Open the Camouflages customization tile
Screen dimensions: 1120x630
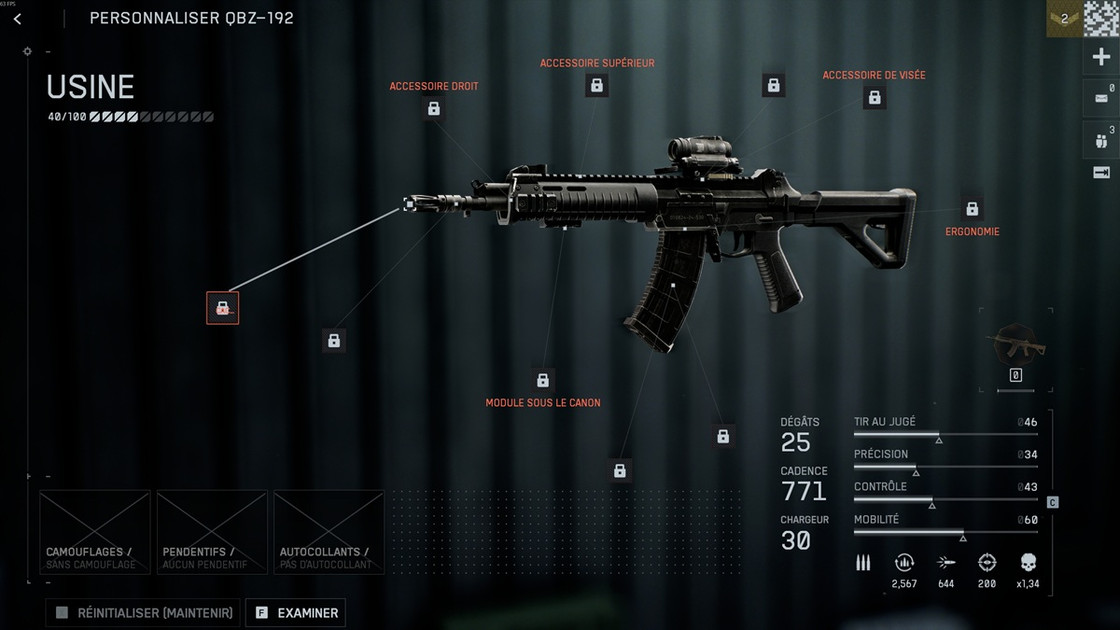pyautogui.click(x=95, y=532)
